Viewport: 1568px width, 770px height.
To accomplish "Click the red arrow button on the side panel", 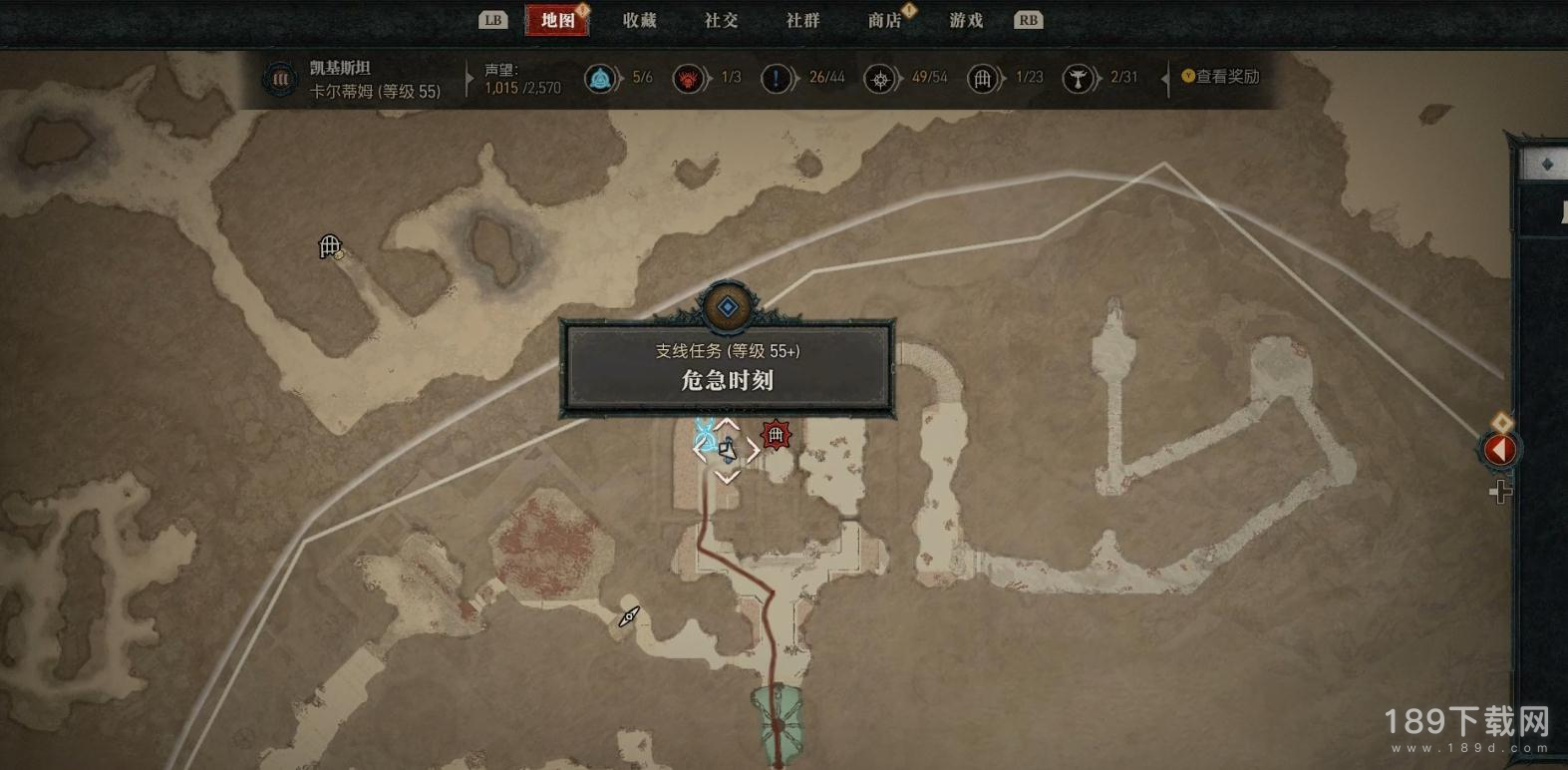I will tap(1499, 450).
